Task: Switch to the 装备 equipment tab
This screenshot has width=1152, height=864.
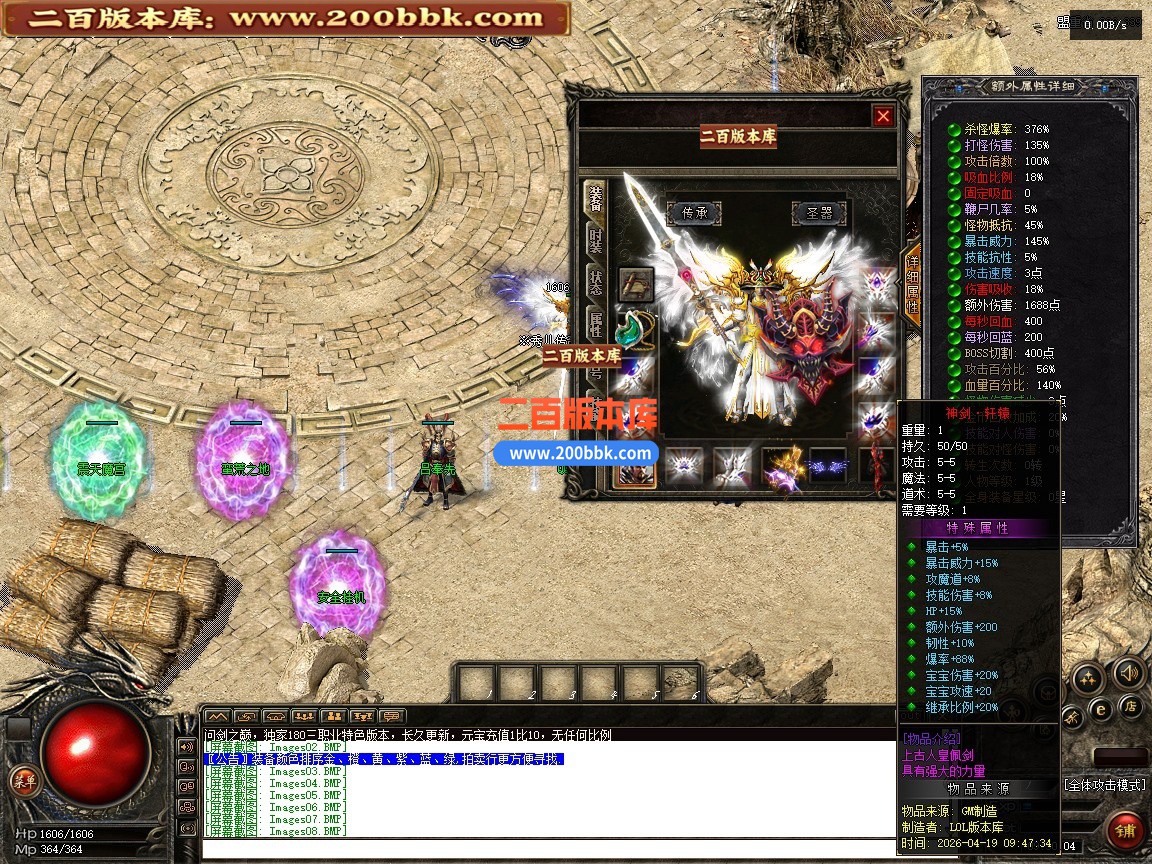Action: [x=596, y=198]
